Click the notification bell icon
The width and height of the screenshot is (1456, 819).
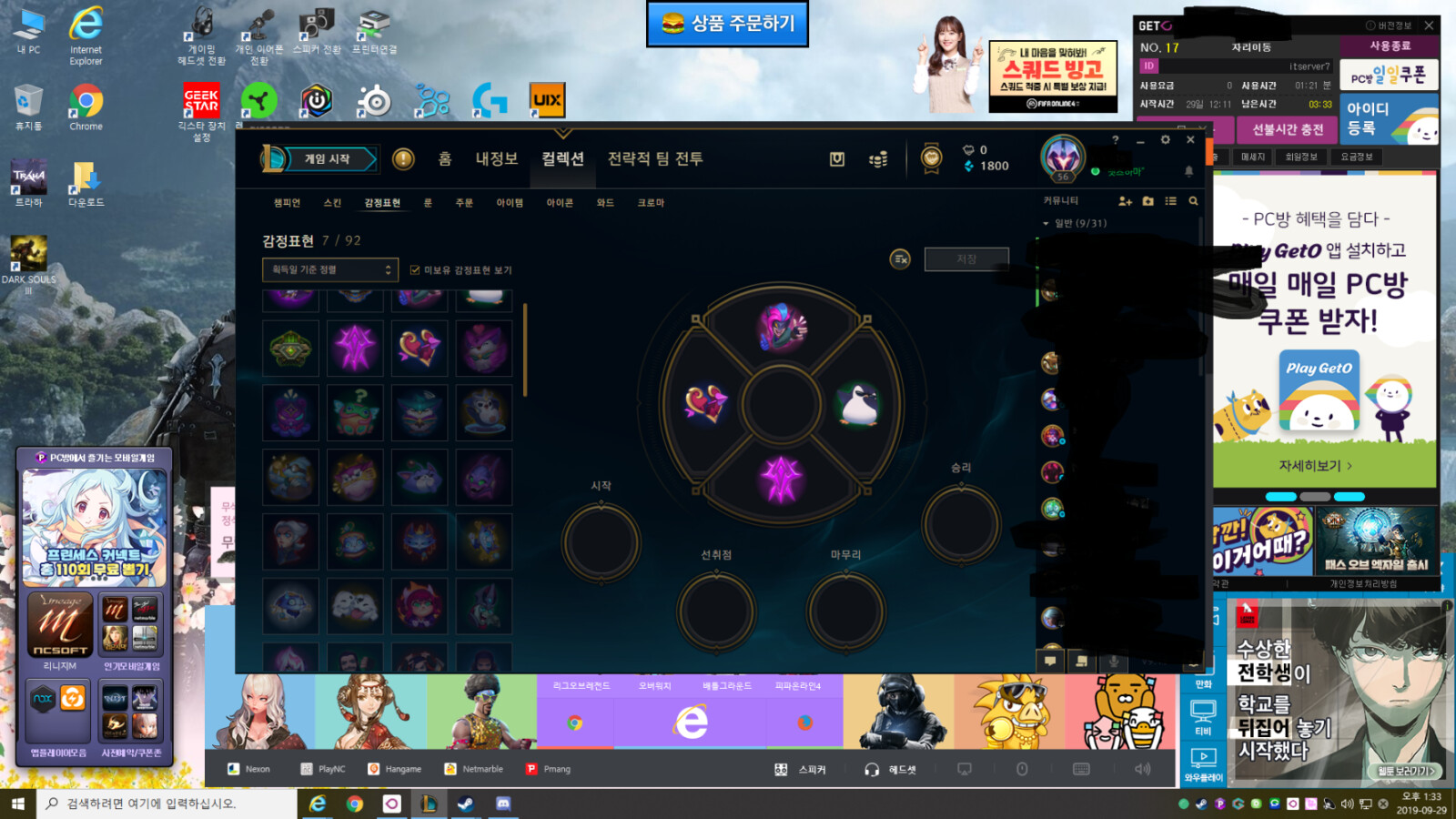point(1189,171)
